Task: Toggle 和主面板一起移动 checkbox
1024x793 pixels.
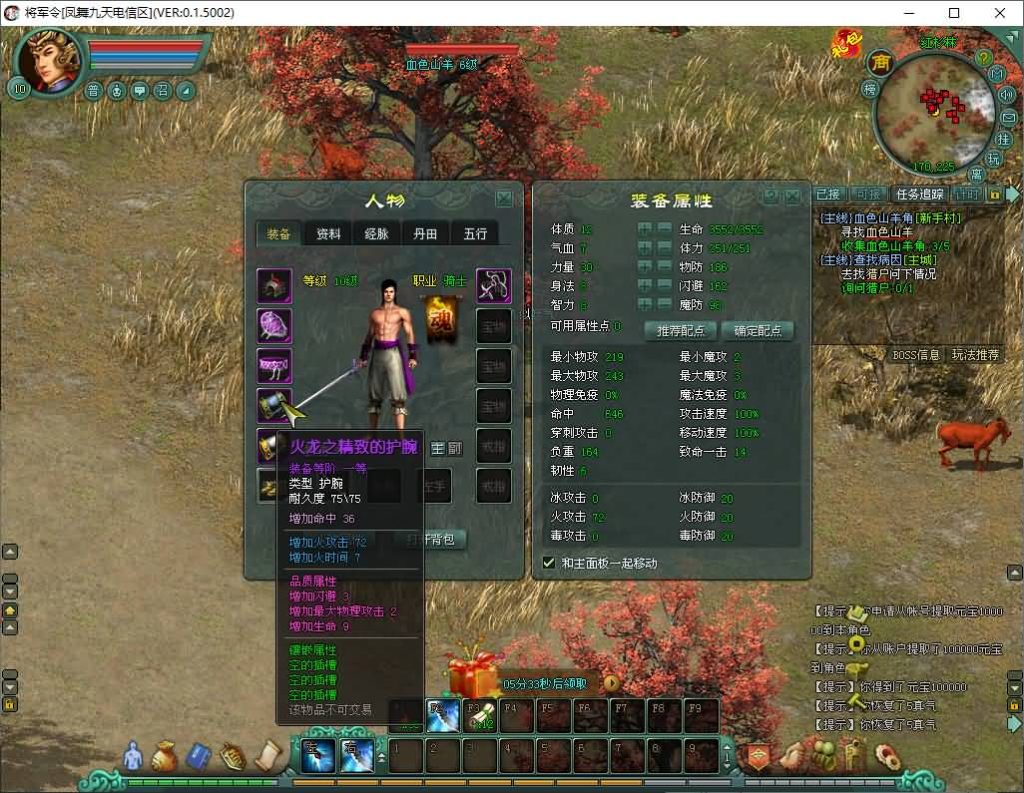Action: [x=548, y=563]
